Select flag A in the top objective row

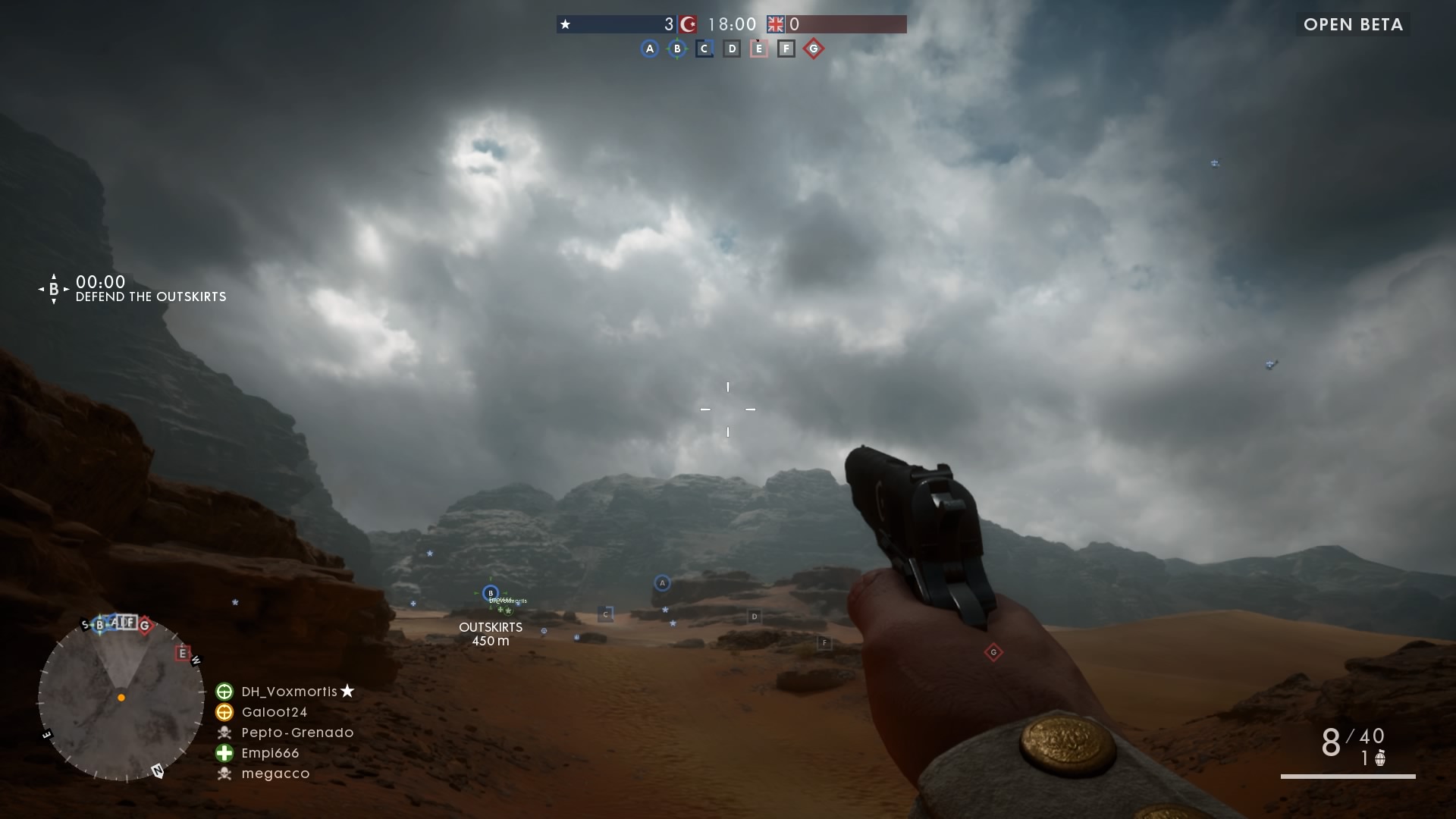coord(649,49)
